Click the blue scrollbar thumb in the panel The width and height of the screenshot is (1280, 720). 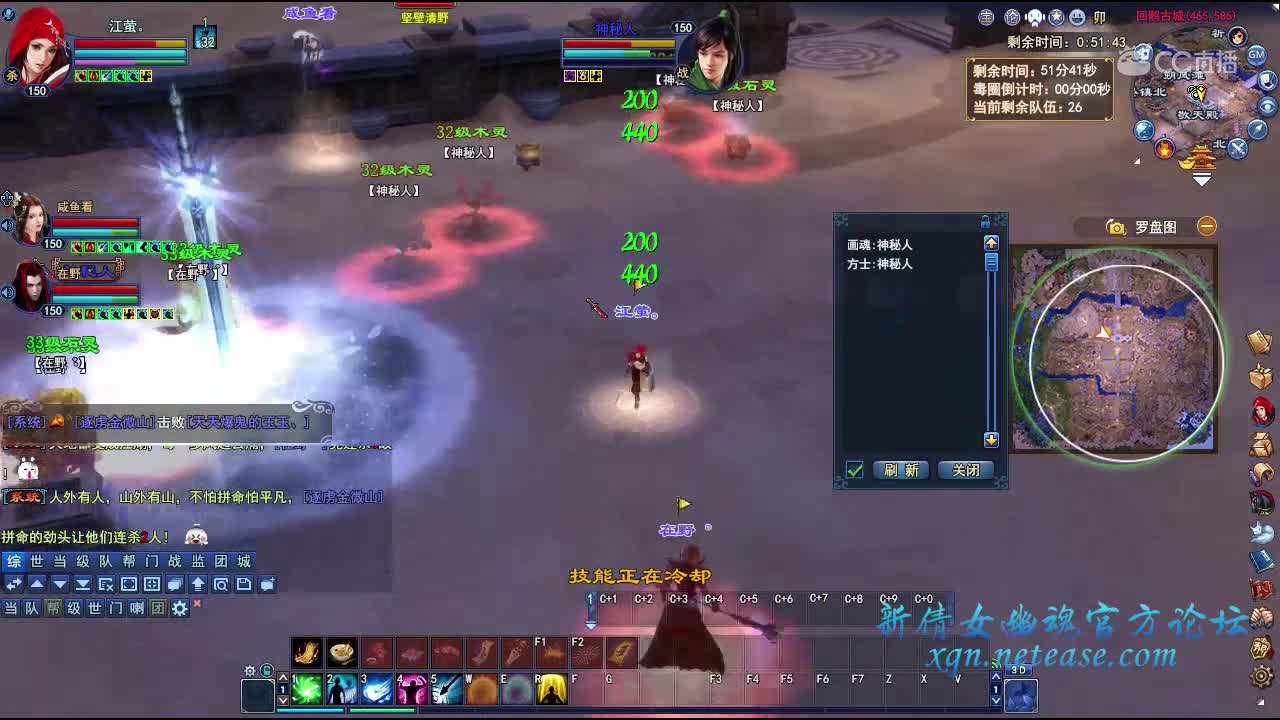(991, 263)
